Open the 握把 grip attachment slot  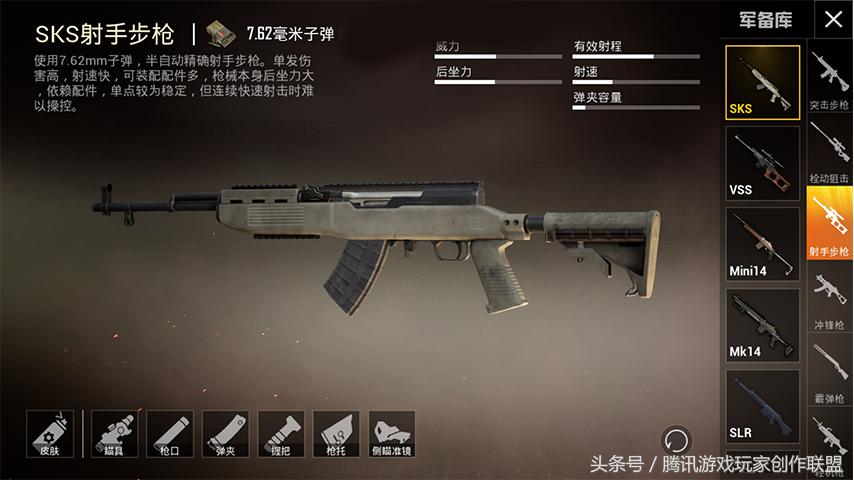click(x=281, y=433)
